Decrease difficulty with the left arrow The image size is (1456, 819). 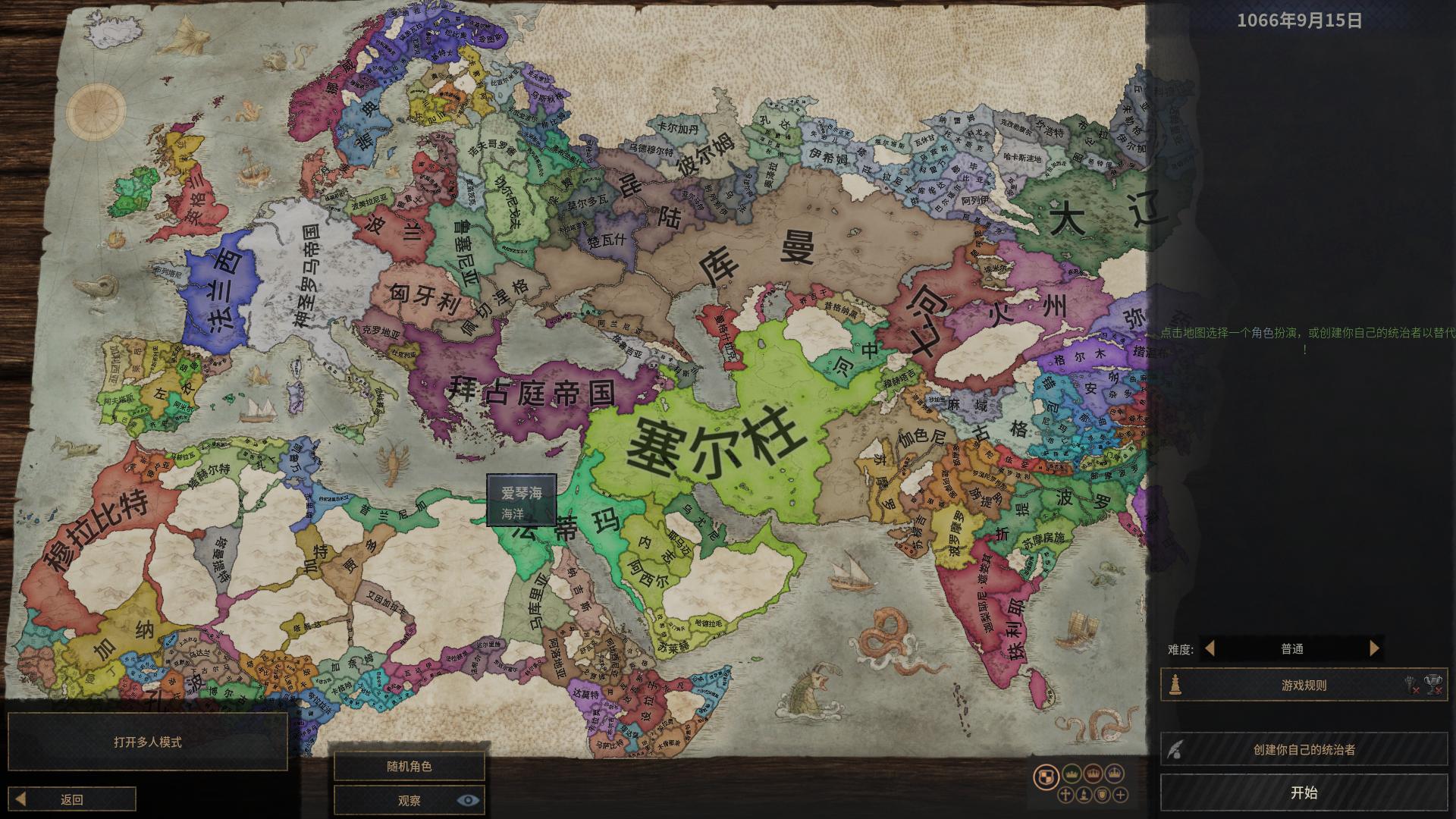coord(1210,648)
